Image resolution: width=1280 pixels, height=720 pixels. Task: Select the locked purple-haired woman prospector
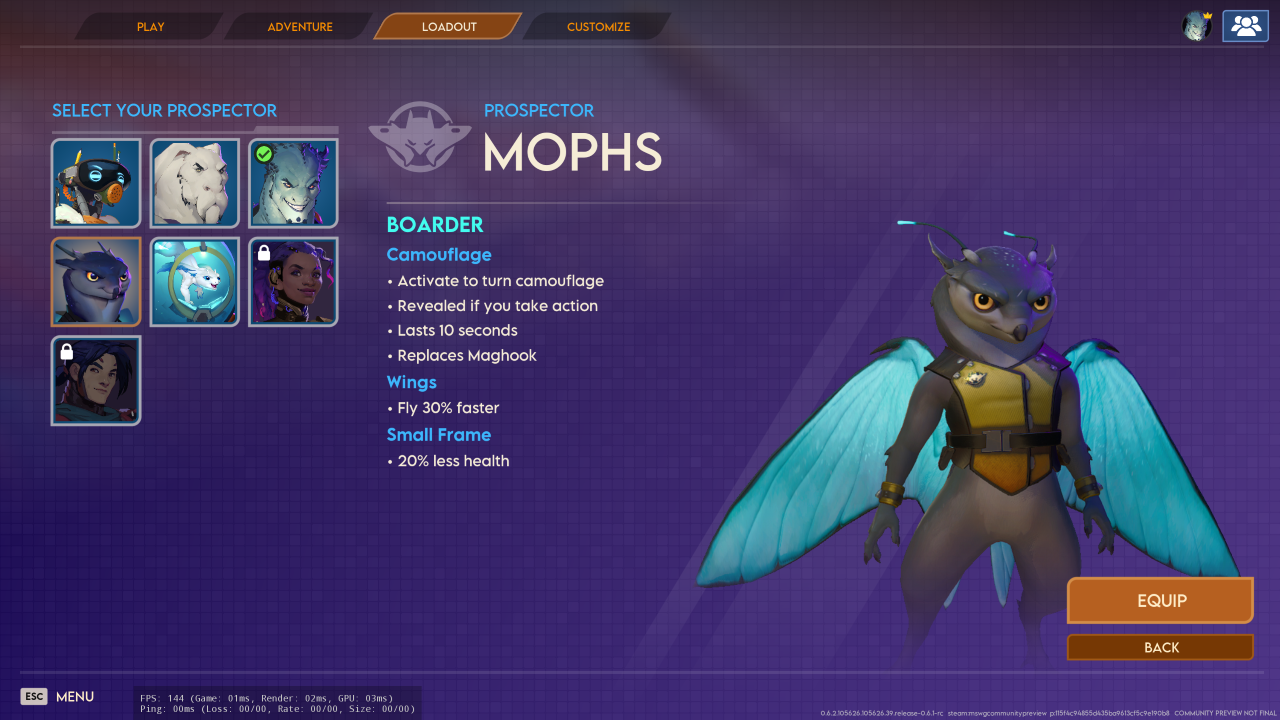point(294,282)
